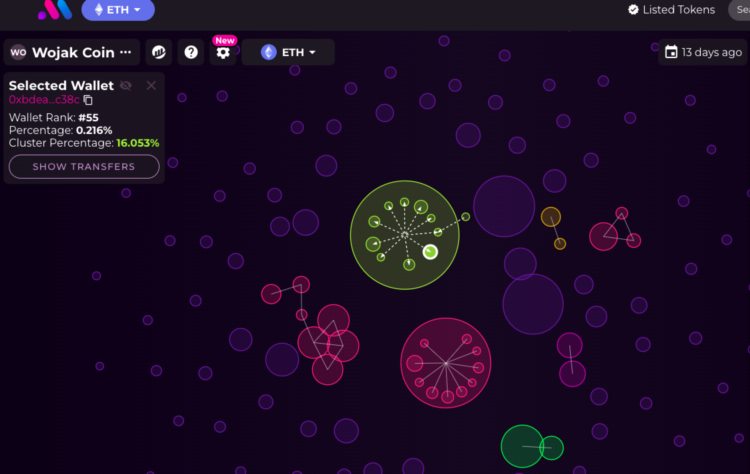Viewport: 750px width, 474px height.
Task: Open the question mark help button
Action: pos(191,52)
